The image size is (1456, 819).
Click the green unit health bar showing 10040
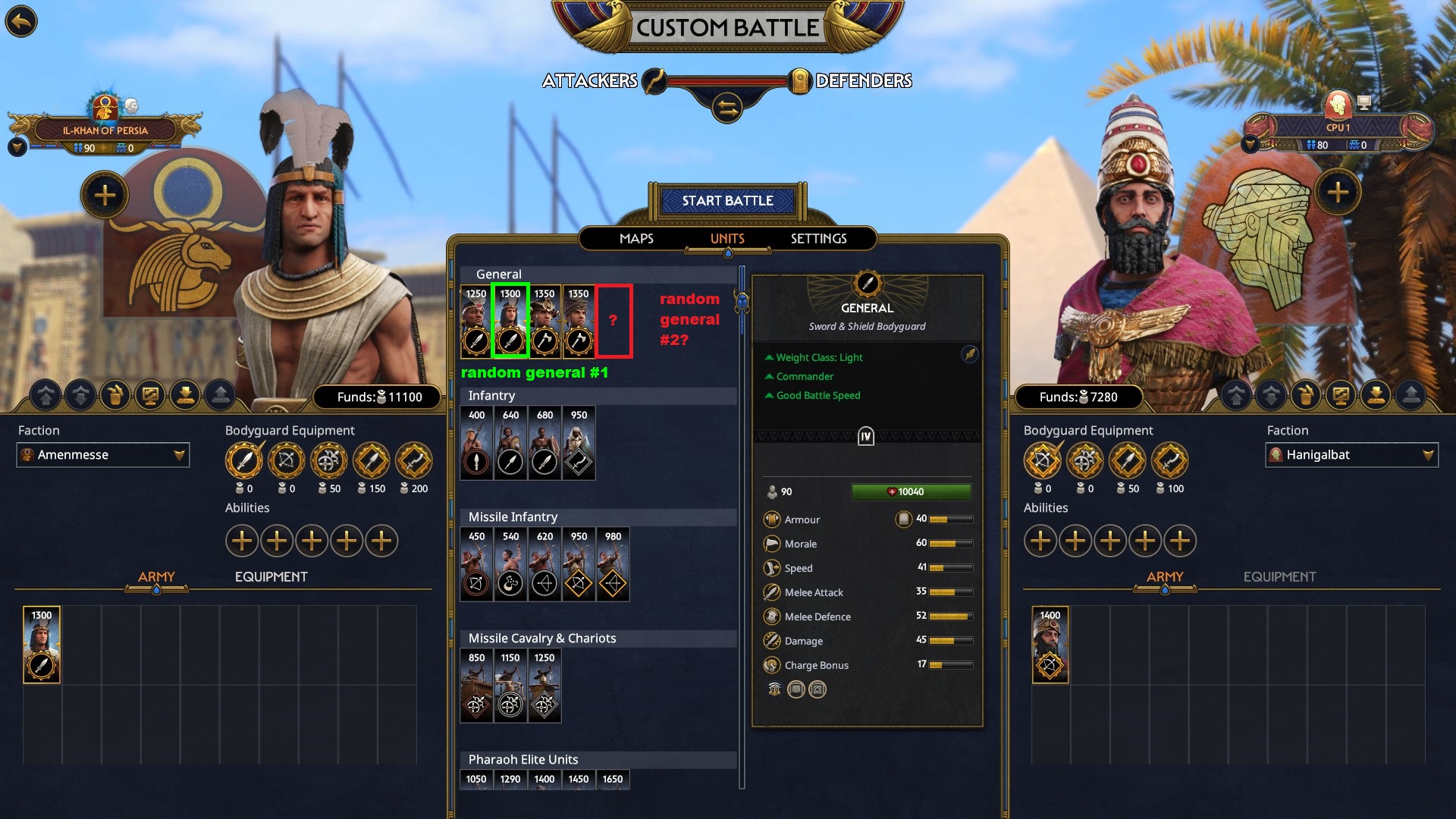(910, 491)
